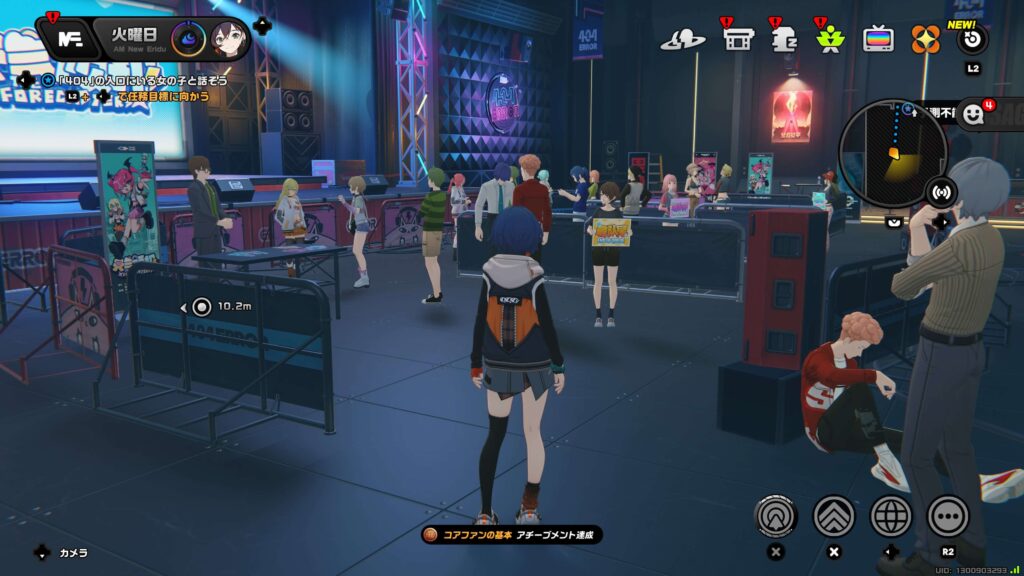This screenshot has width=1024, height=576.
Task: Open the circular minimap
Action: 891,153
